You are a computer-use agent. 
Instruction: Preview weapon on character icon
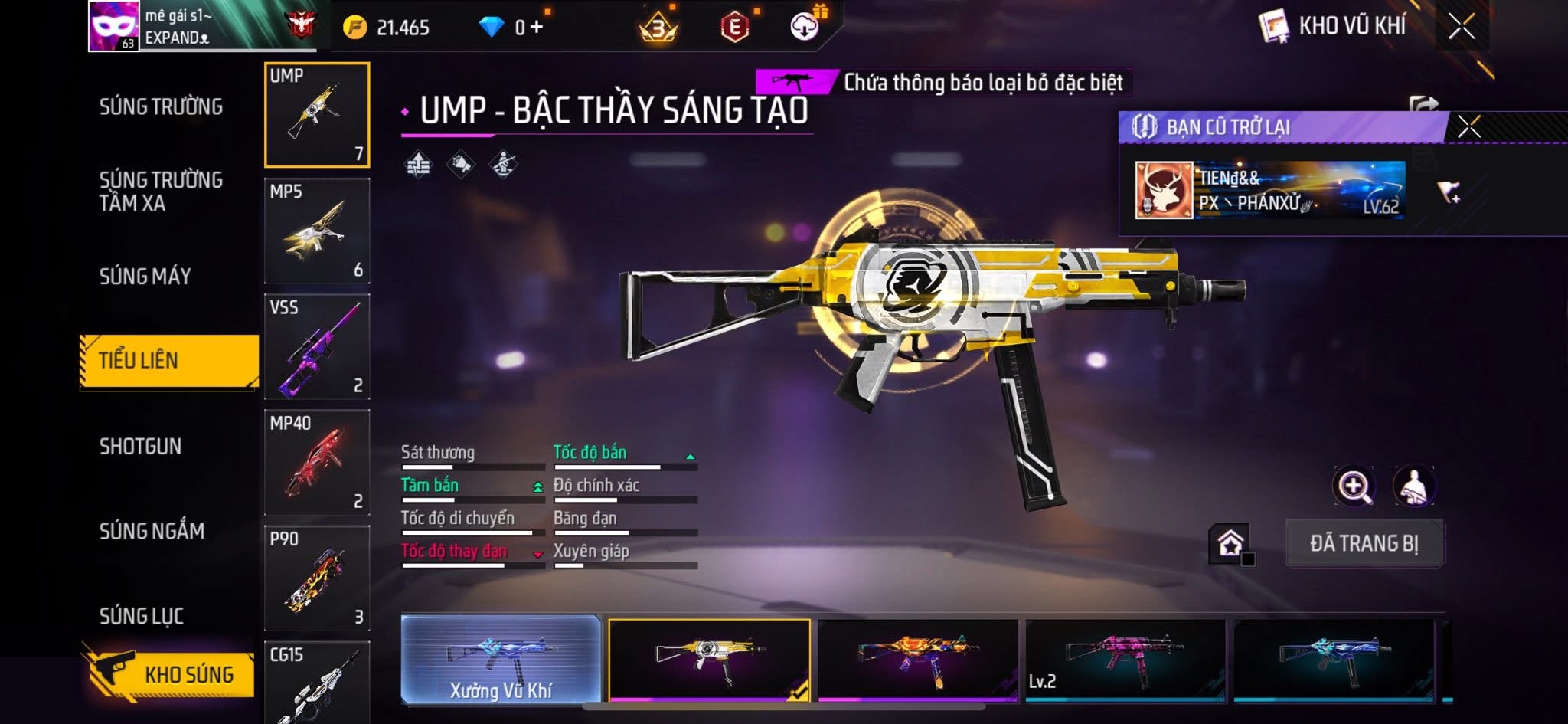tap(1413, 486)
